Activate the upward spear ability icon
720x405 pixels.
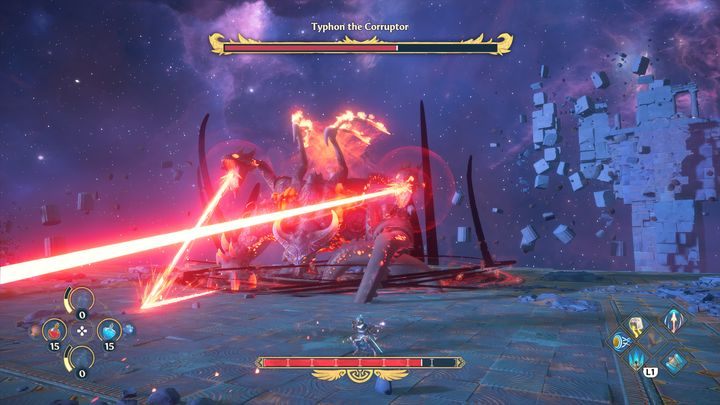pos(672,320)
